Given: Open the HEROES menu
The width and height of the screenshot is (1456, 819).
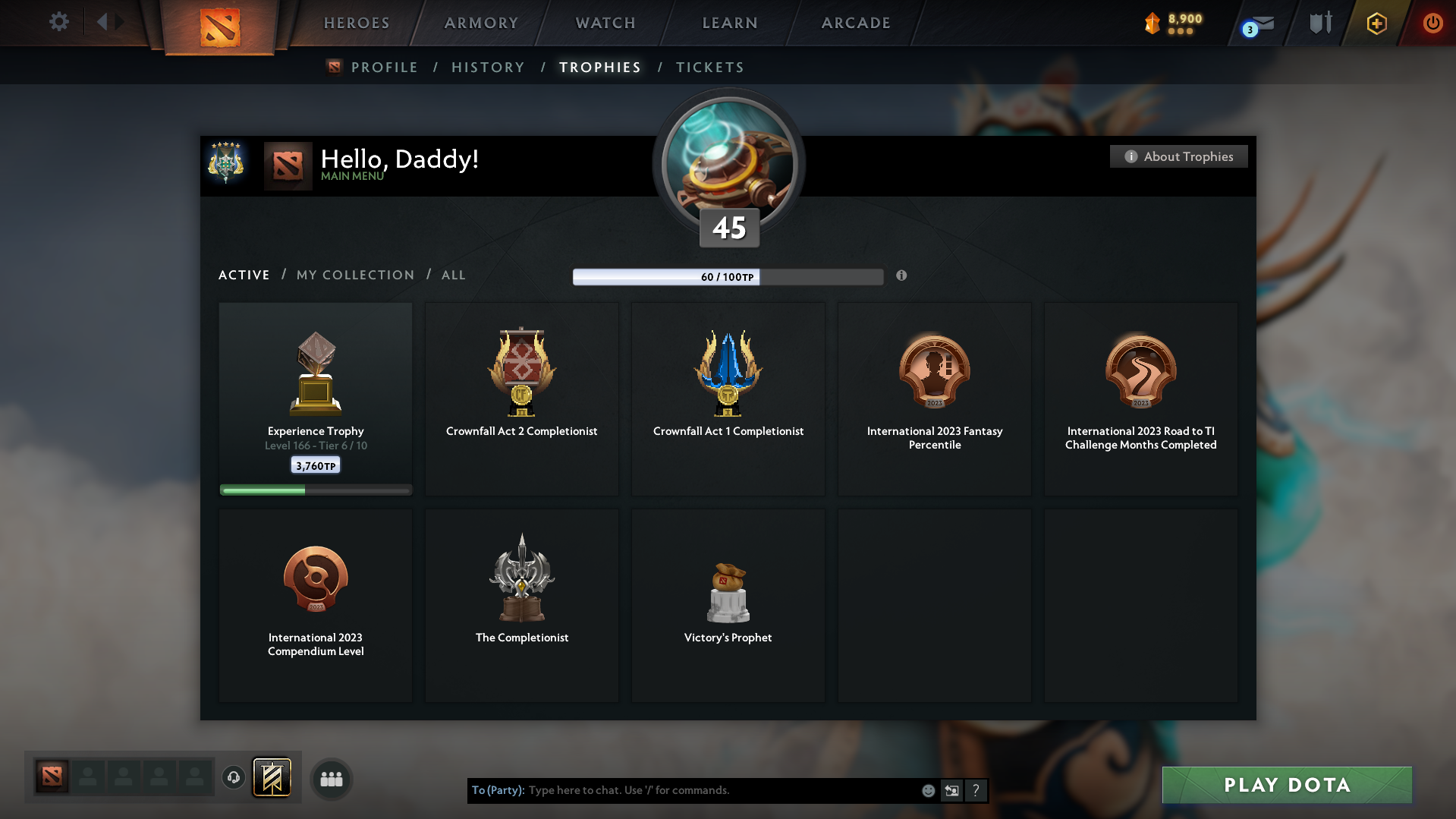Looking at the screenshot, I should 356,23.
